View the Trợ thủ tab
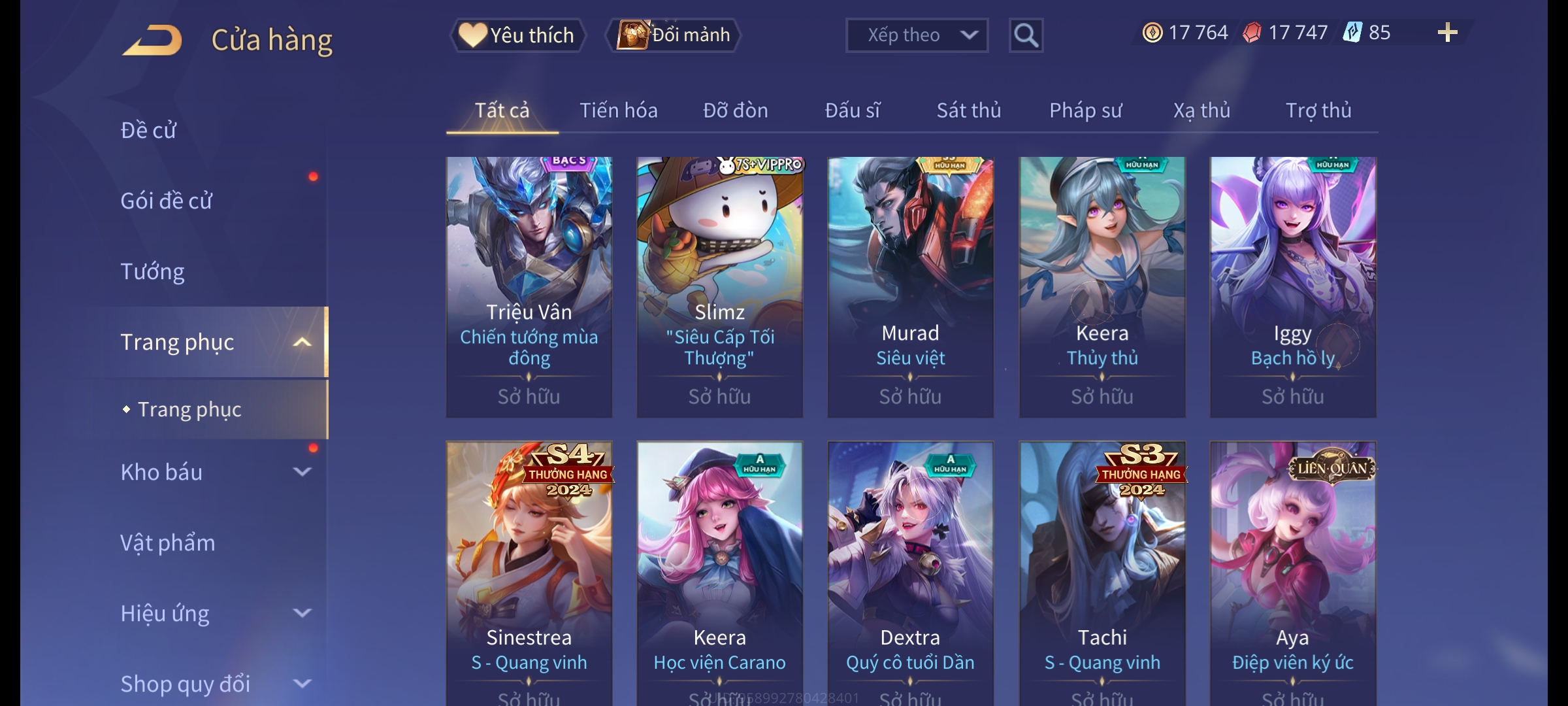Viewport: 1568px width, 706px height. (x=1318, y=110)
